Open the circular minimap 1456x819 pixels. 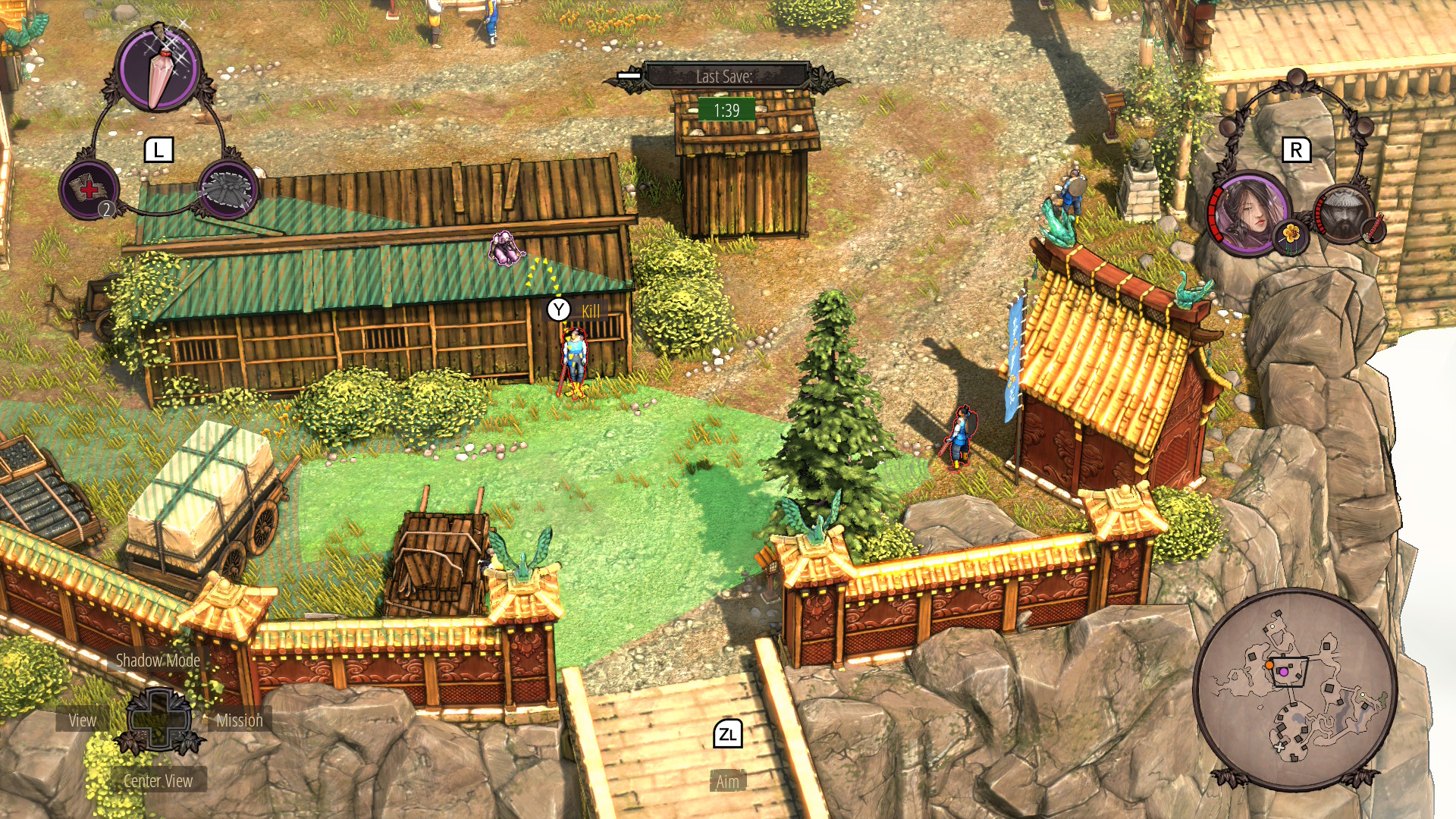pos(1294,688)
